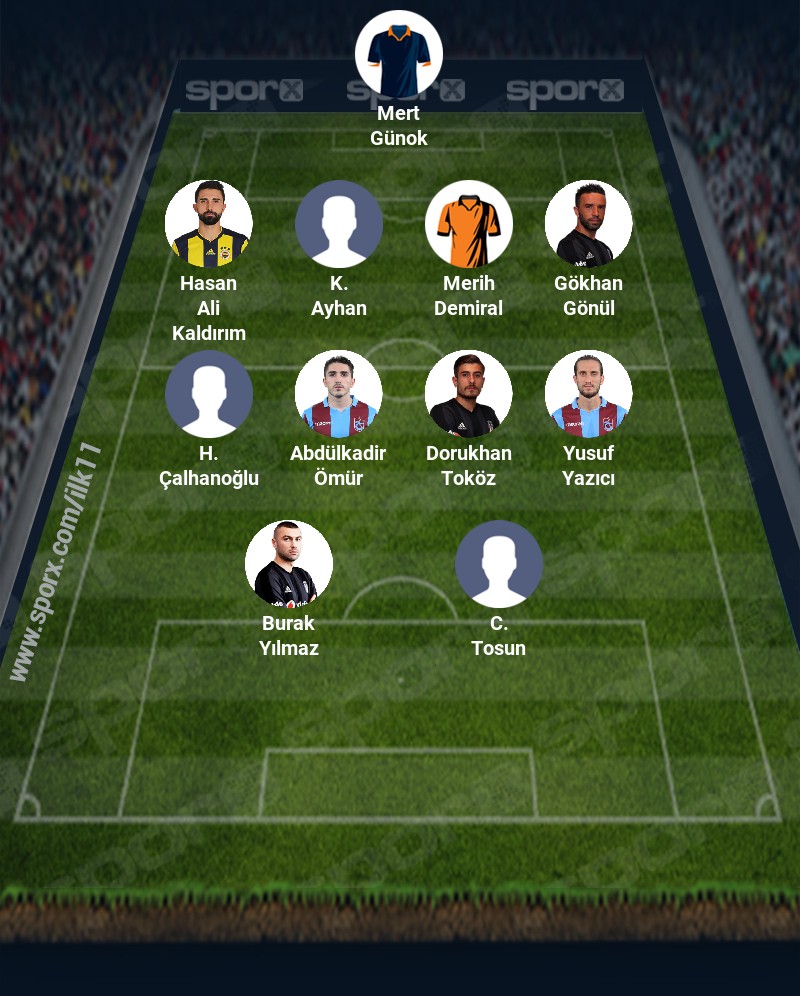Pick the Gökhan Gönül player circle
This screenshot has height=996, width=800.
(589, 224)
